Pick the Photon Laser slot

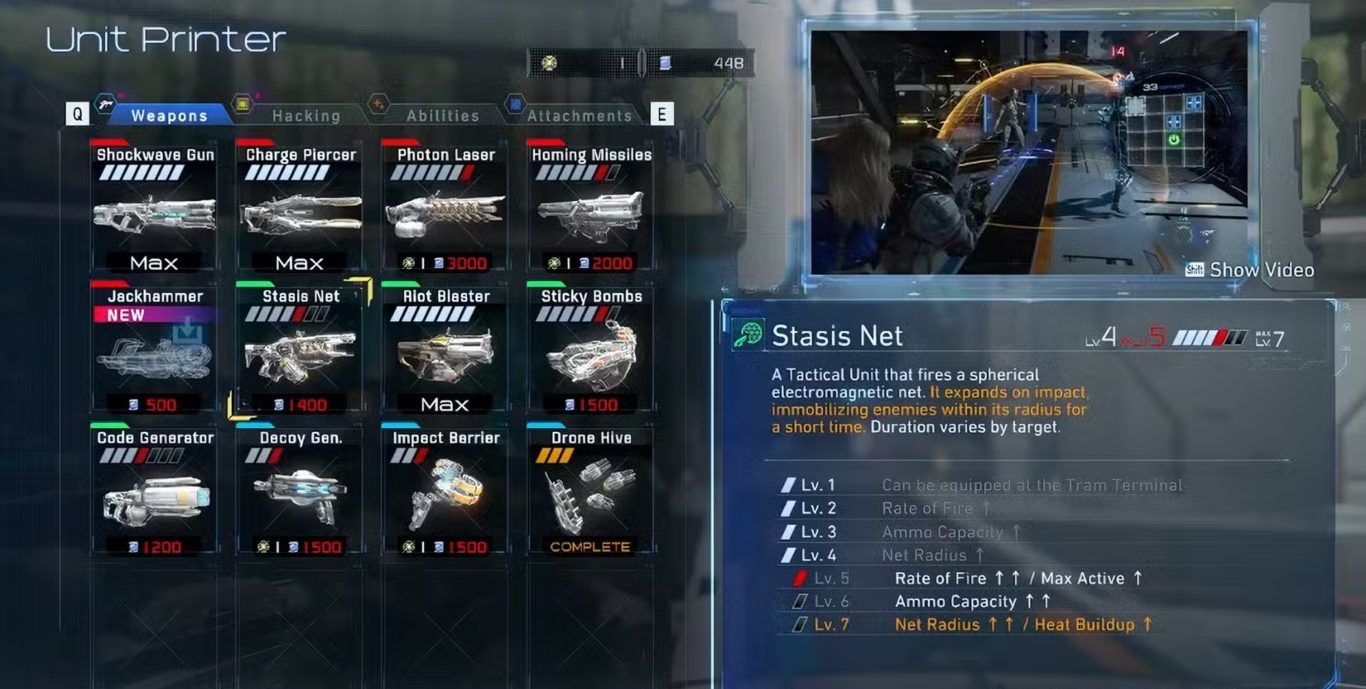click(x=445, y=208)
